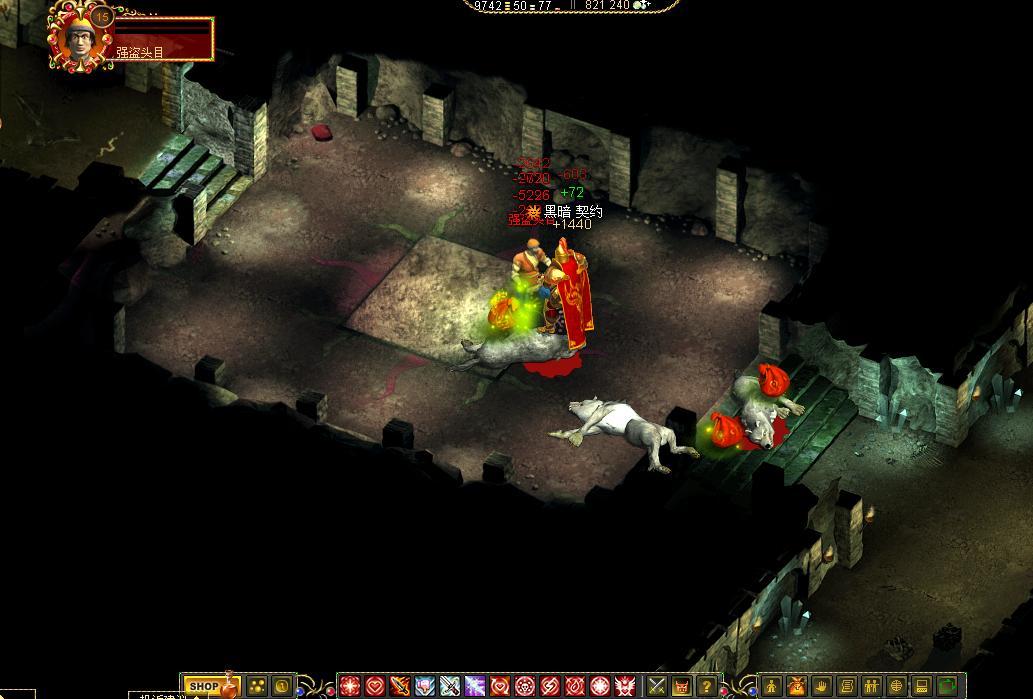Screen dimensions: 1033x699
Task: Select the gold coin icon beside SHOP
Action: coord(282,687)
